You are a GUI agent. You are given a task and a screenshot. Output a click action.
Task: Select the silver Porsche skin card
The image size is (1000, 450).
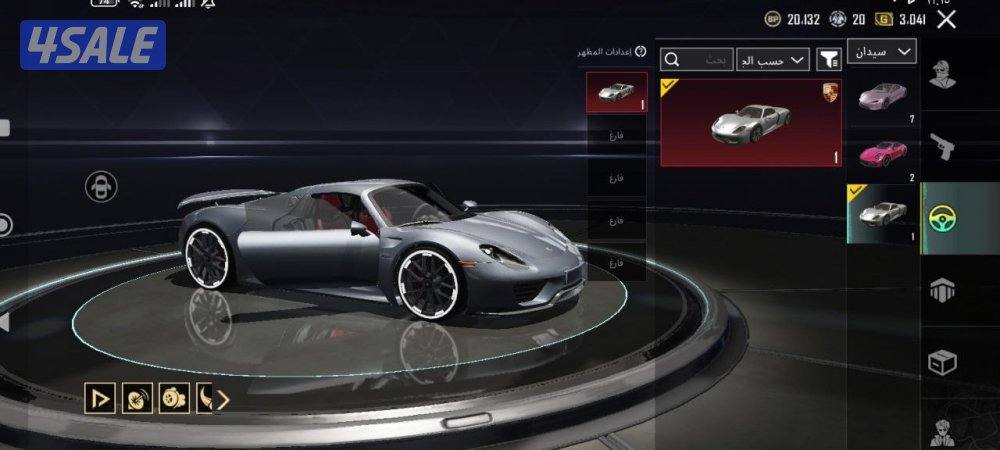[750, 122]
